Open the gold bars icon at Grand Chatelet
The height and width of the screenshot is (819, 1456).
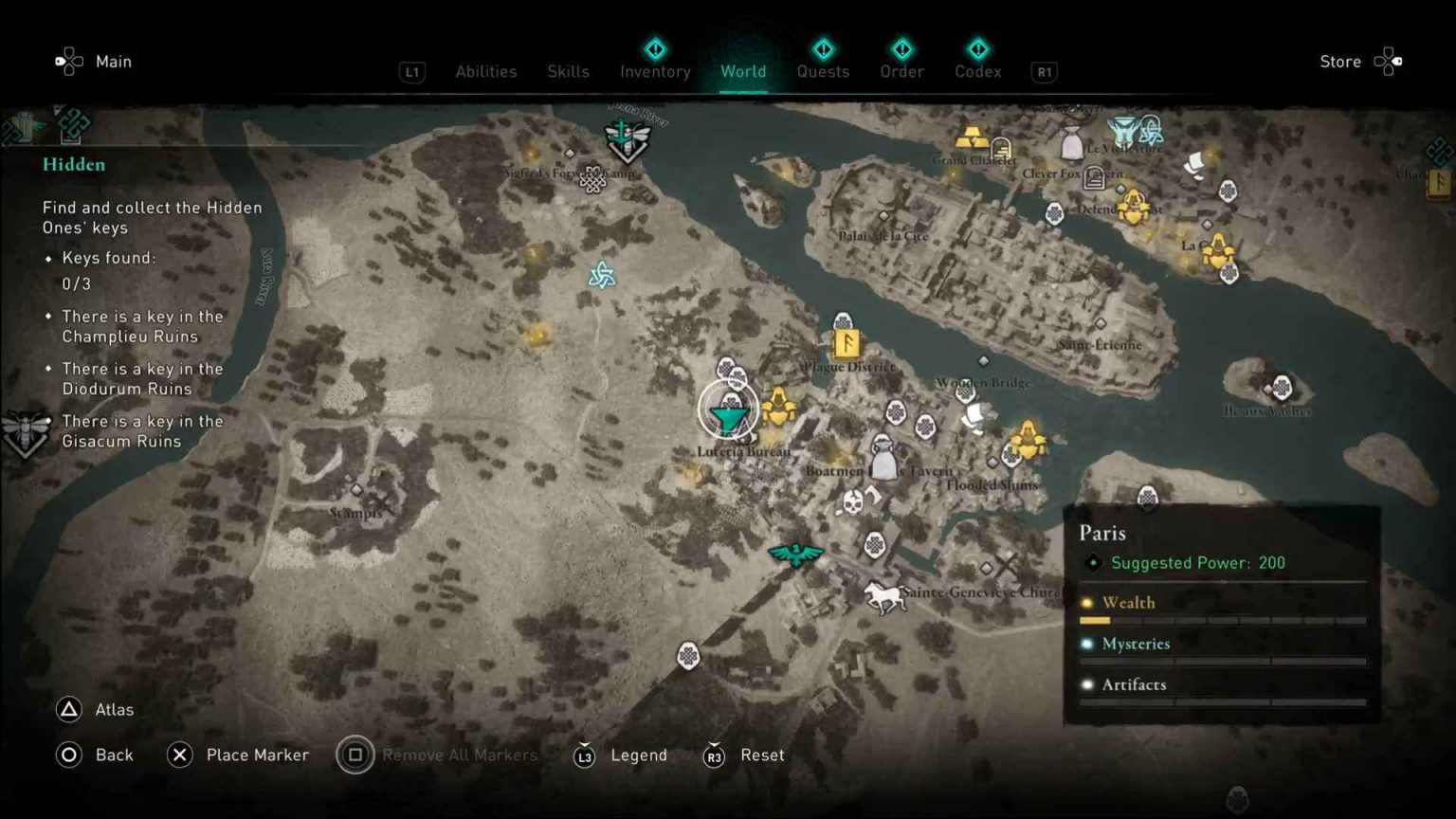[x=974, y=135]
